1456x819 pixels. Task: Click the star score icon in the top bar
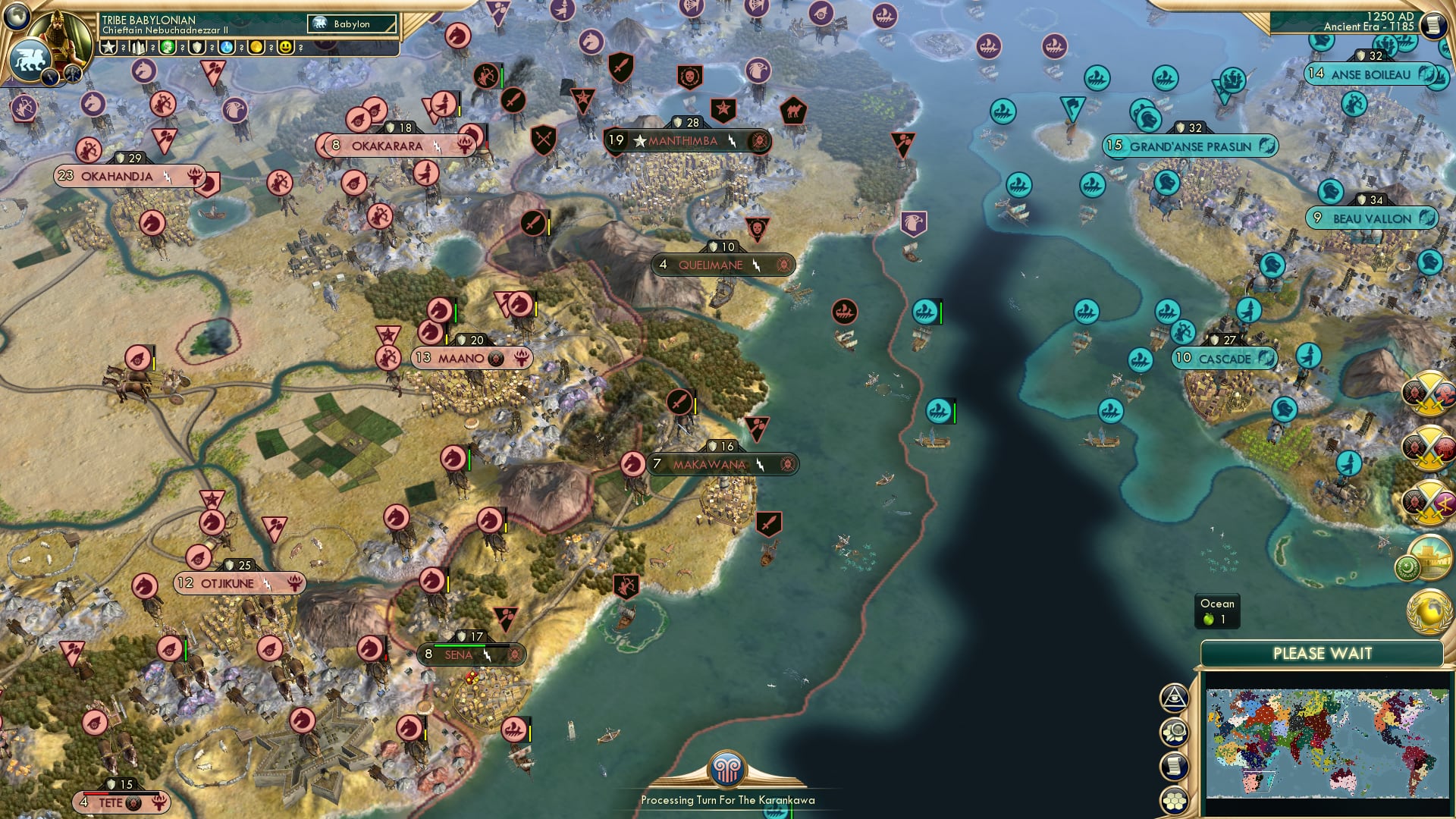tap(107, 46)
